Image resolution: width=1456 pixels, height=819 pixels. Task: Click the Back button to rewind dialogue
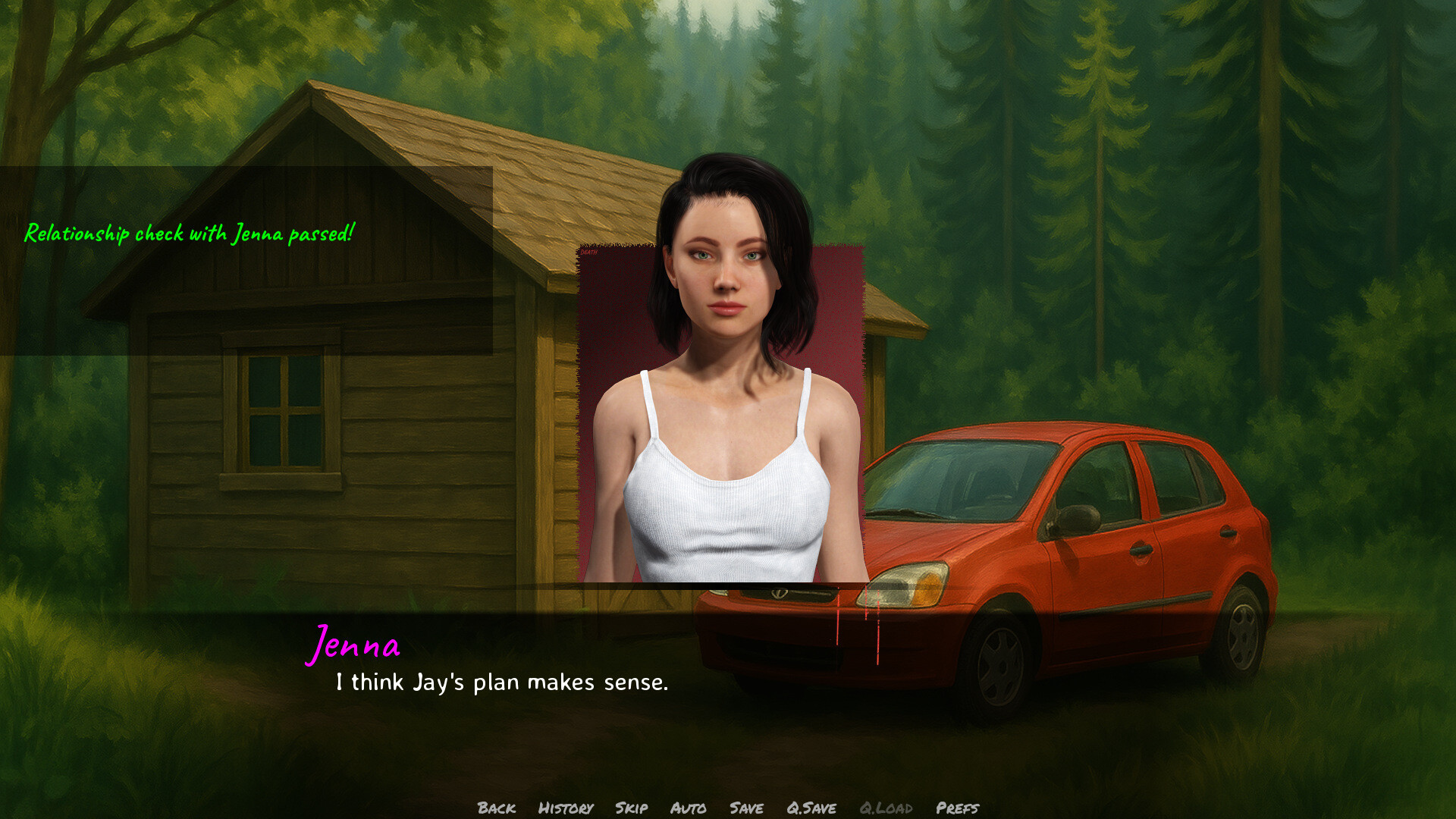(497, 808)
